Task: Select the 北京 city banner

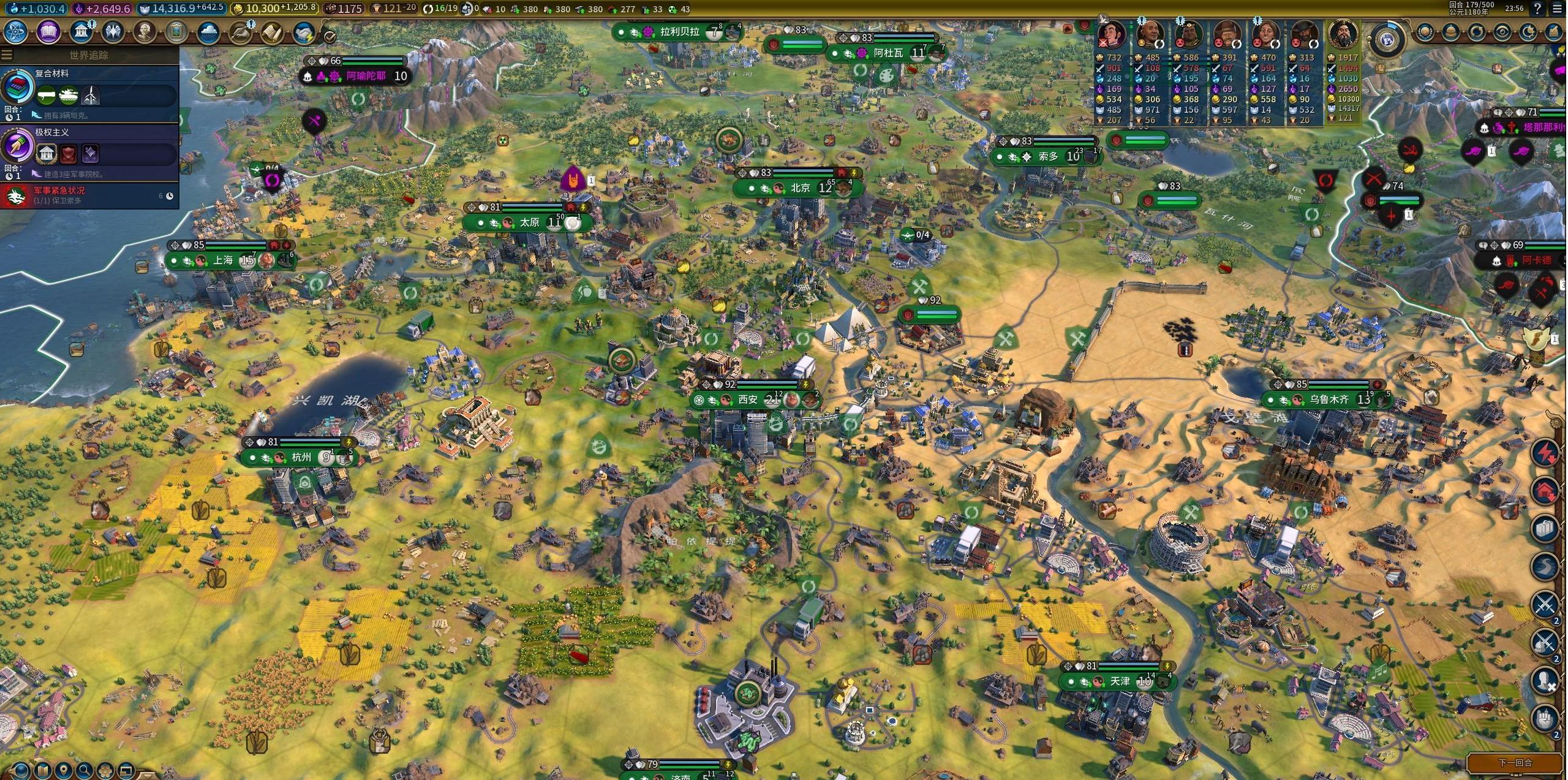Action: [799, 188]
